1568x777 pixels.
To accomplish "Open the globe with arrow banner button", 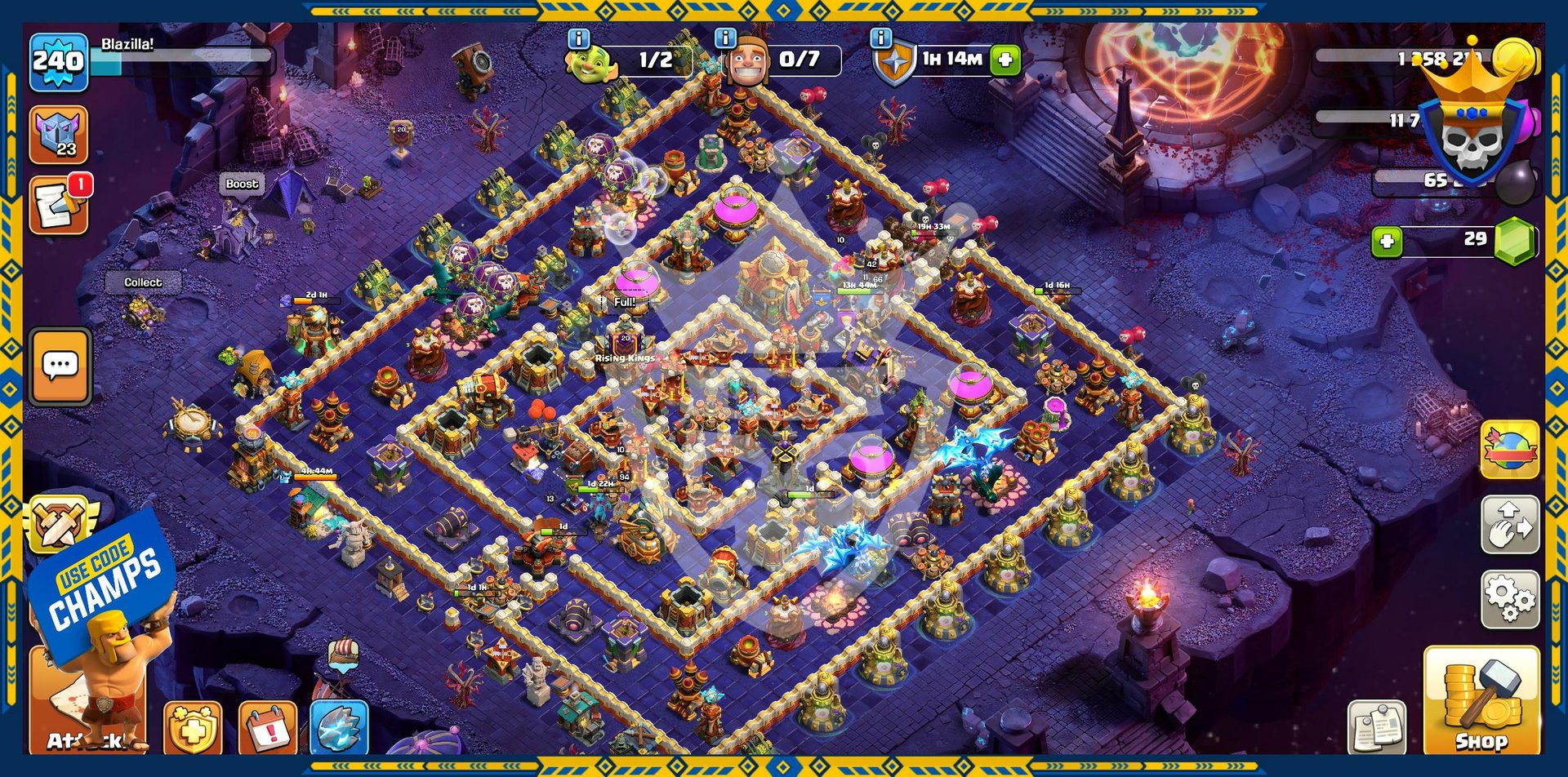I will tap(1509, 450).
